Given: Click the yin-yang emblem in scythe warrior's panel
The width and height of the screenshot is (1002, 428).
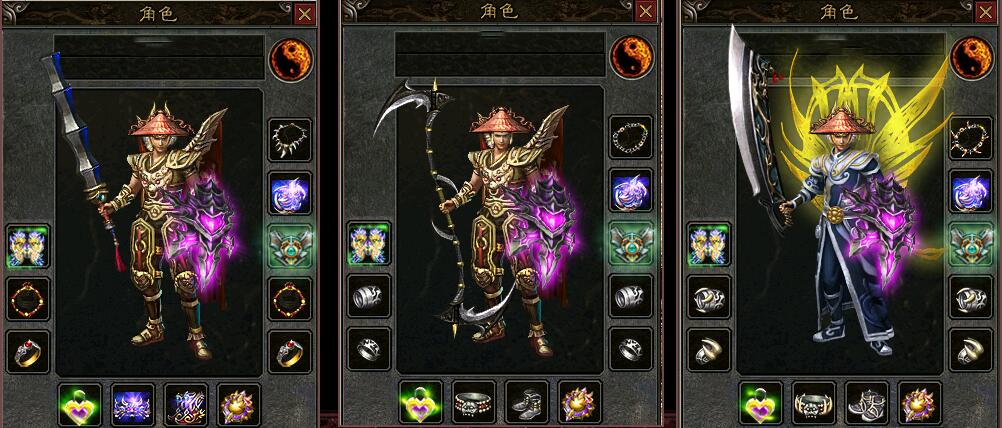Looking at the screenshot, I should point(631,57).
